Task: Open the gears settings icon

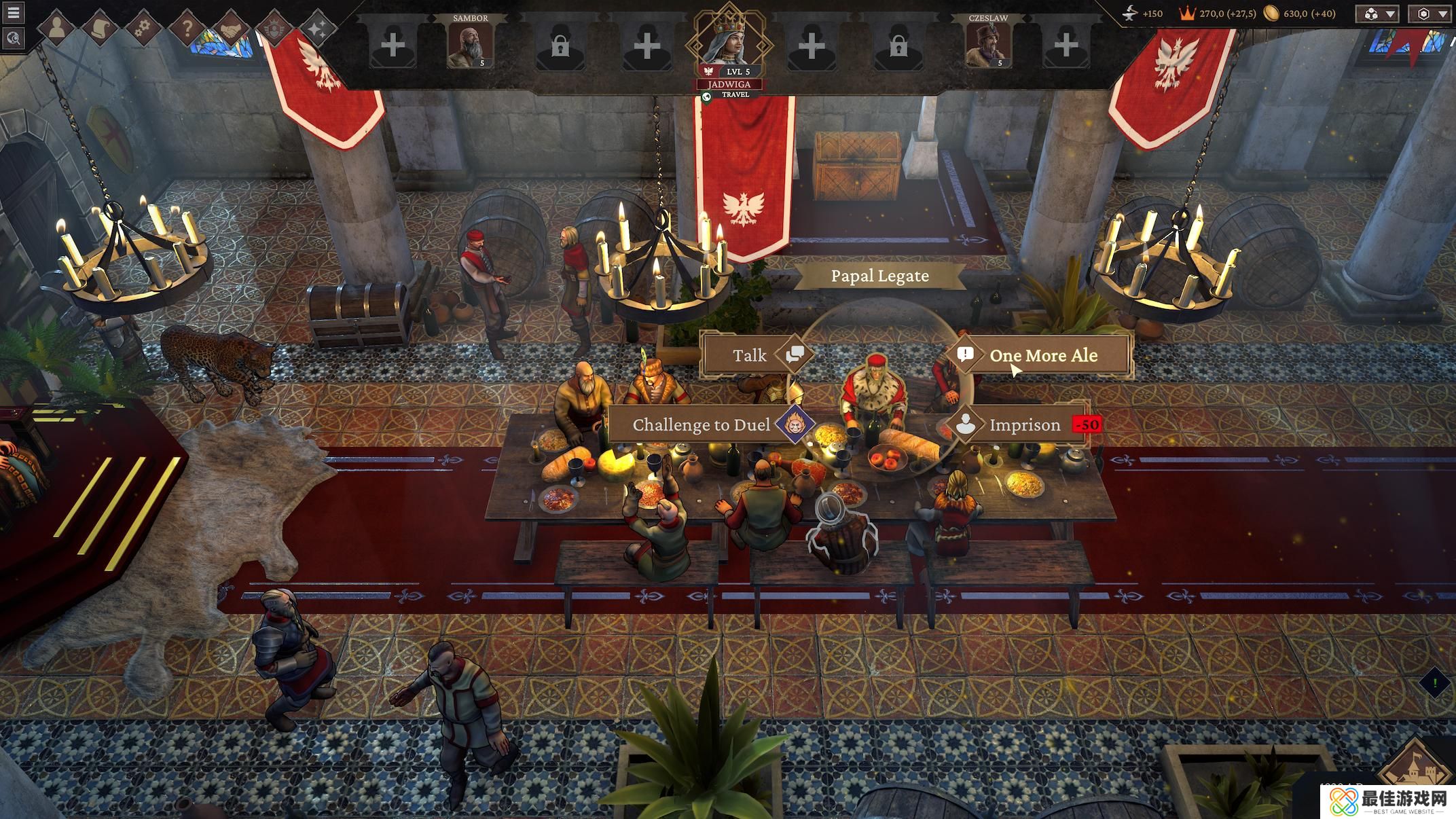Action: coord(143,29)
